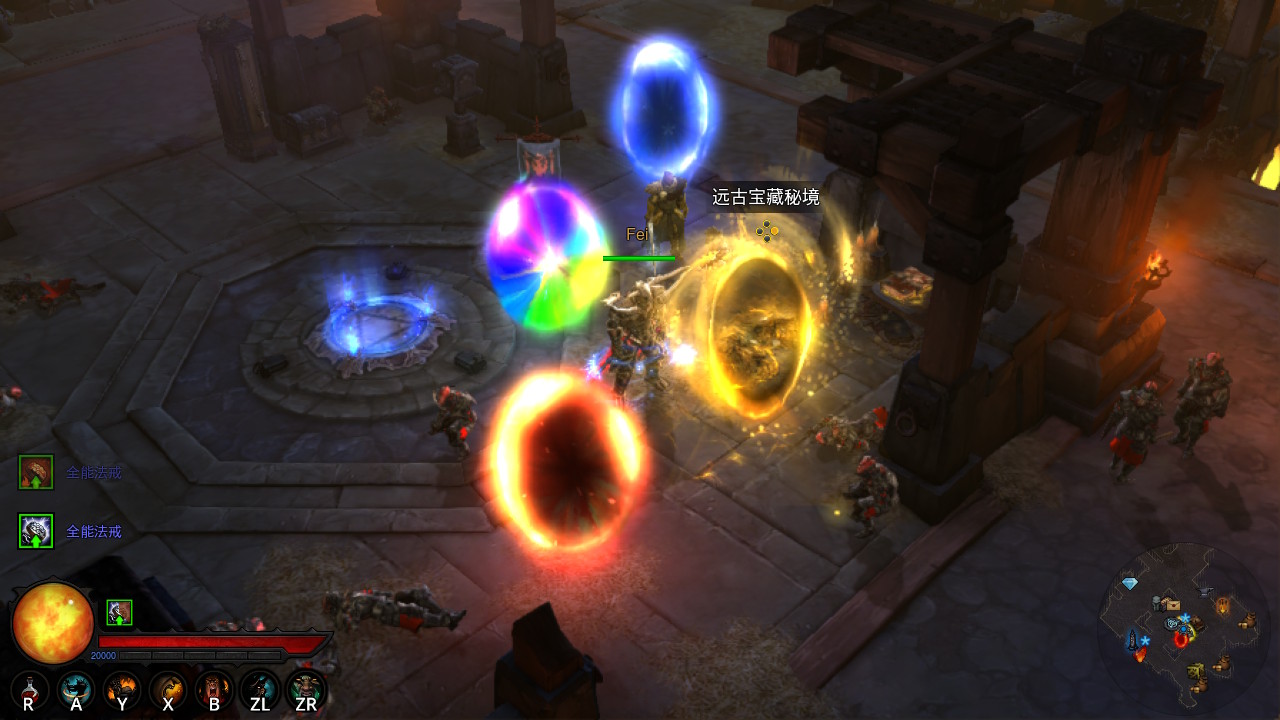Viewport: 1280px width, 720px height.
Task: Click the blue diamond jeweler marker on minimap
Action: (1130, 583)
